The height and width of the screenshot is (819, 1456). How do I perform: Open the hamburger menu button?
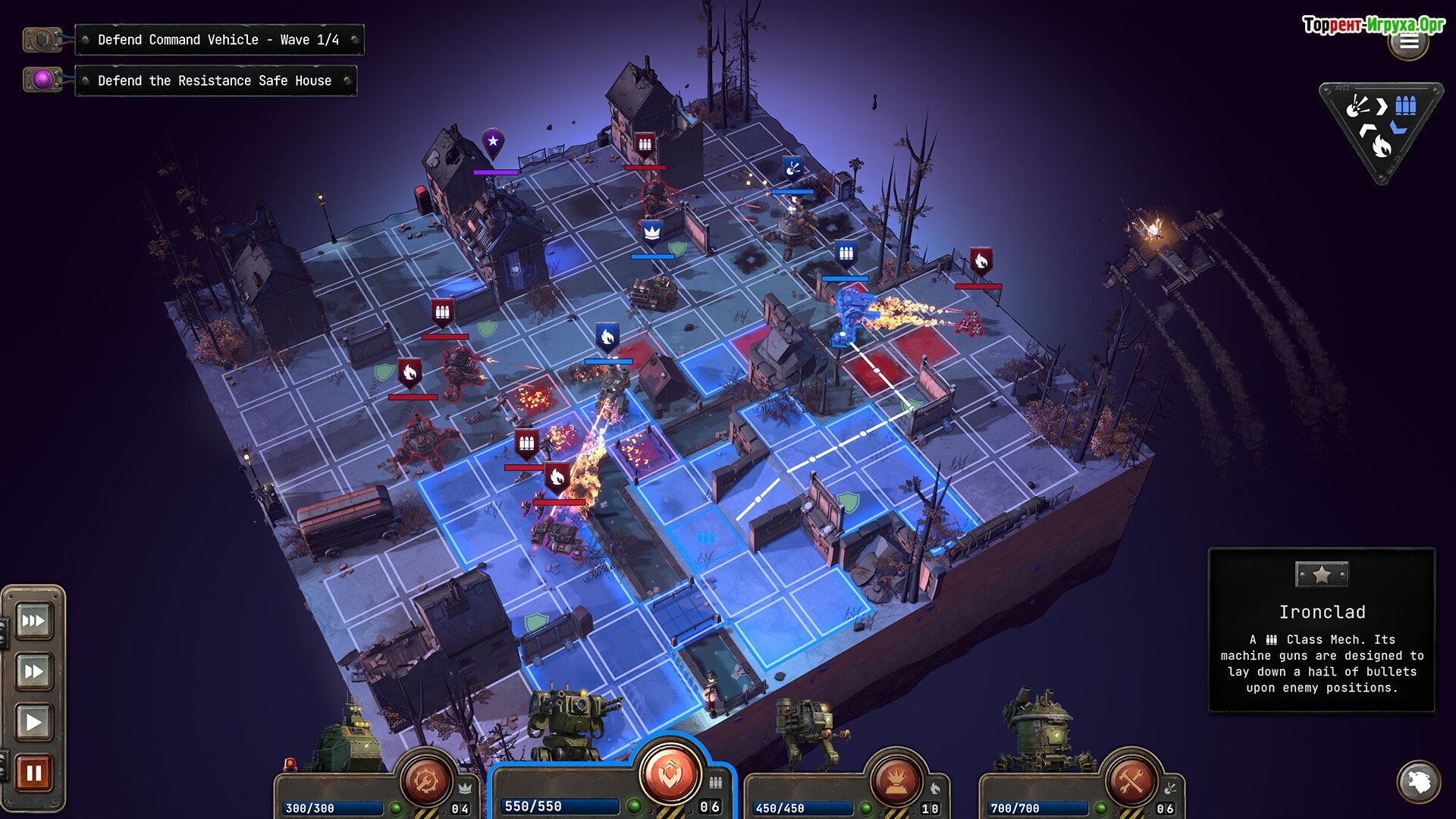point(1409,42)
